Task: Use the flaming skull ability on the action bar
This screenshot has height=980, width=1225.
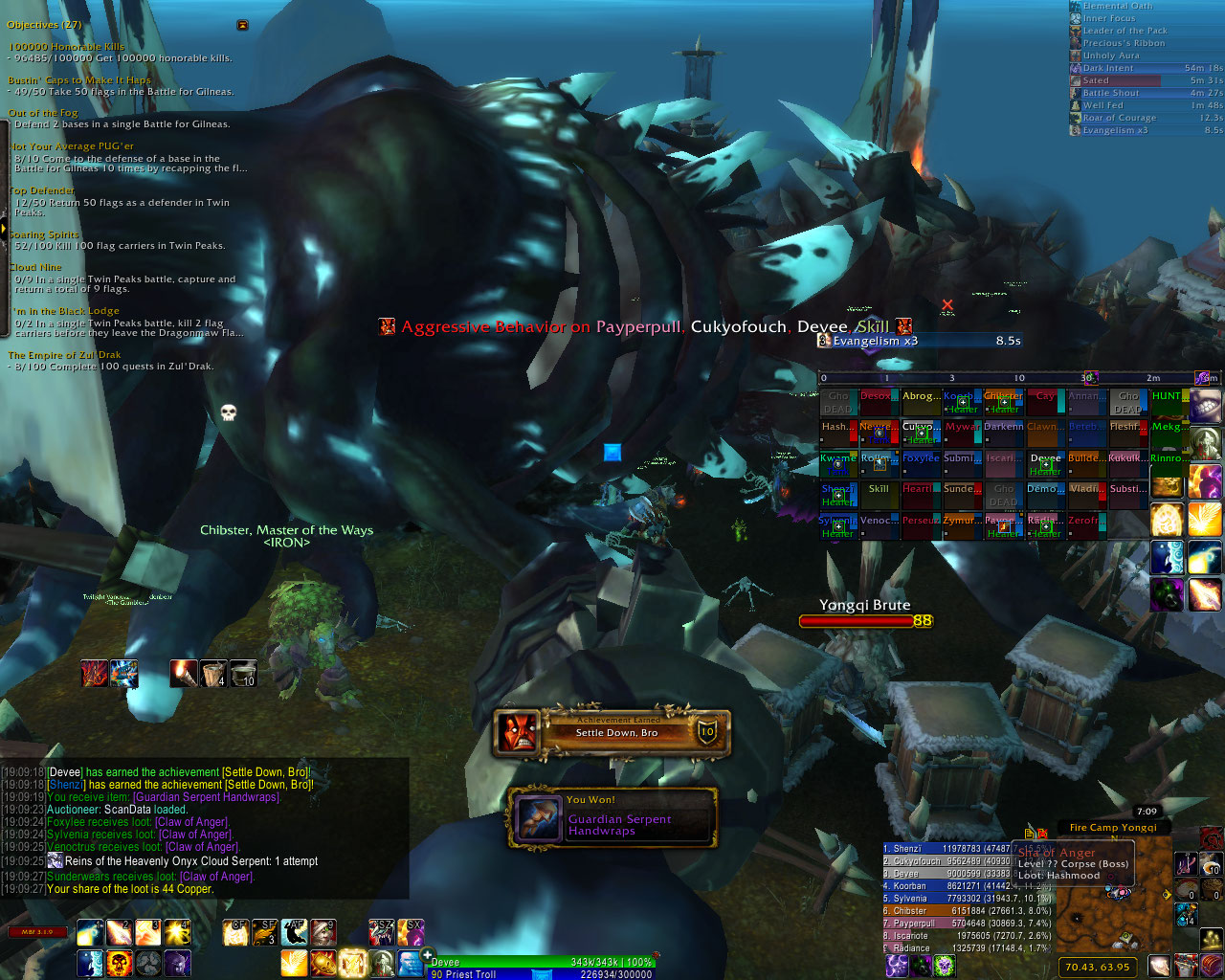Action: pyautogui.click(x=119, y=962)
